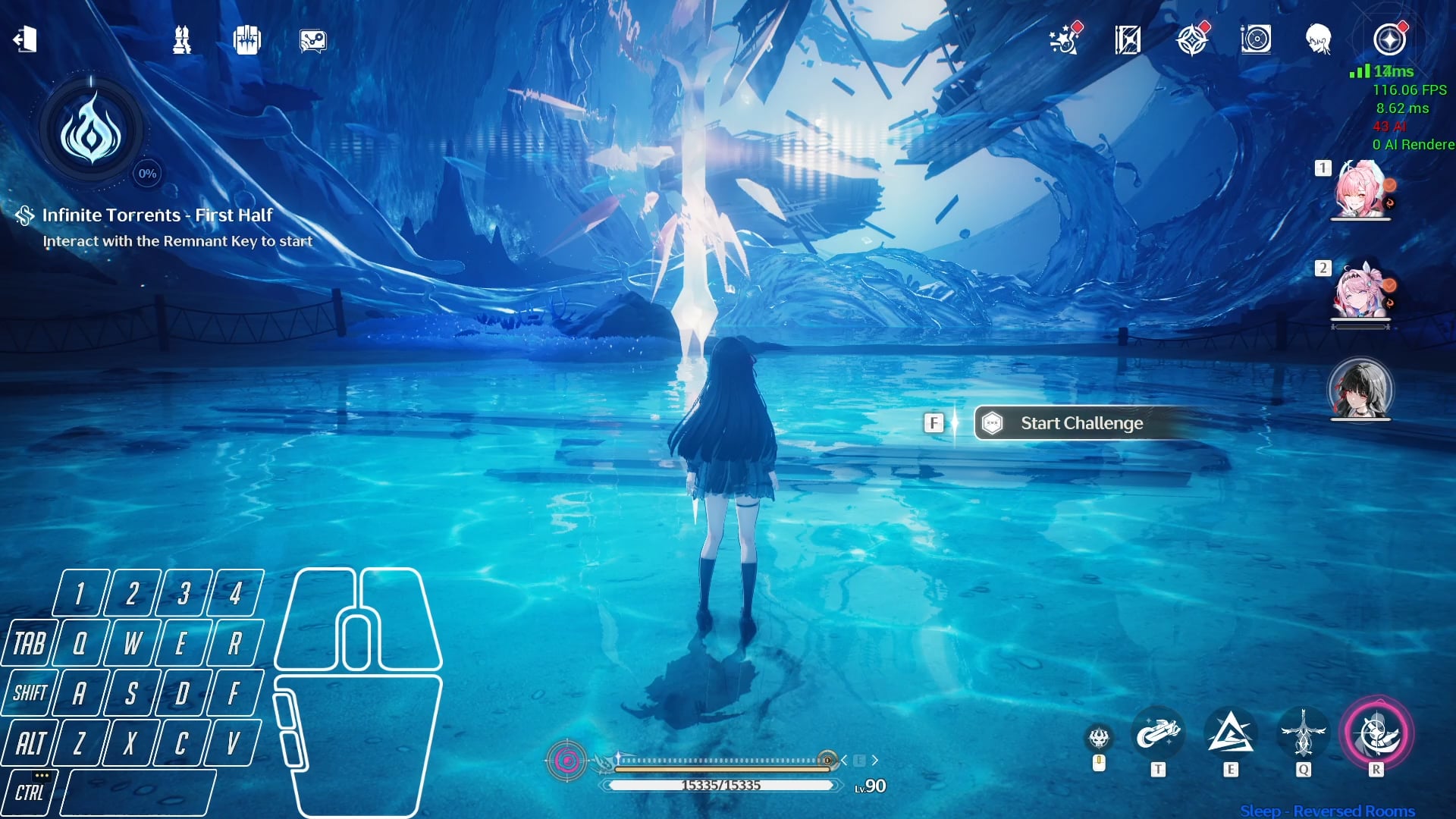
Task: Select the dark-haired active character portrait
Action: (x=1360, y=388)
